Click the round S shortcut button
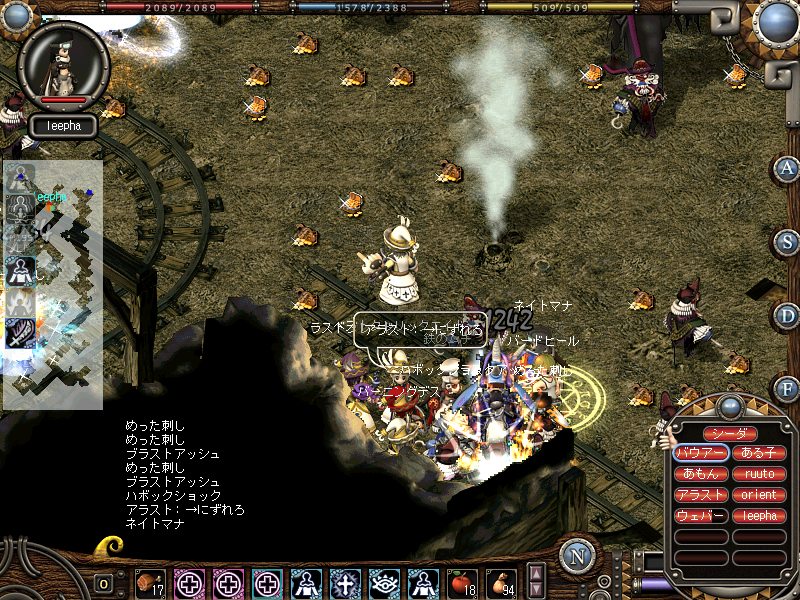The image size is (800, 600). 787,242
